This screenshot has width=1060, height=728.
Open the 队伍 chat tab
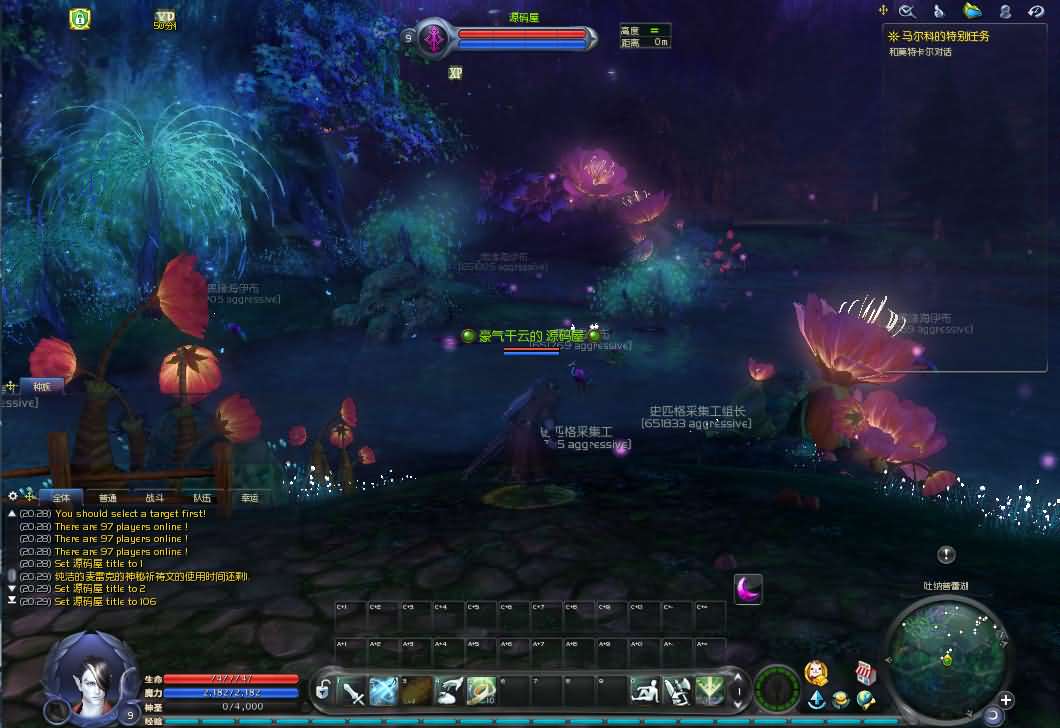coord(202,497)
